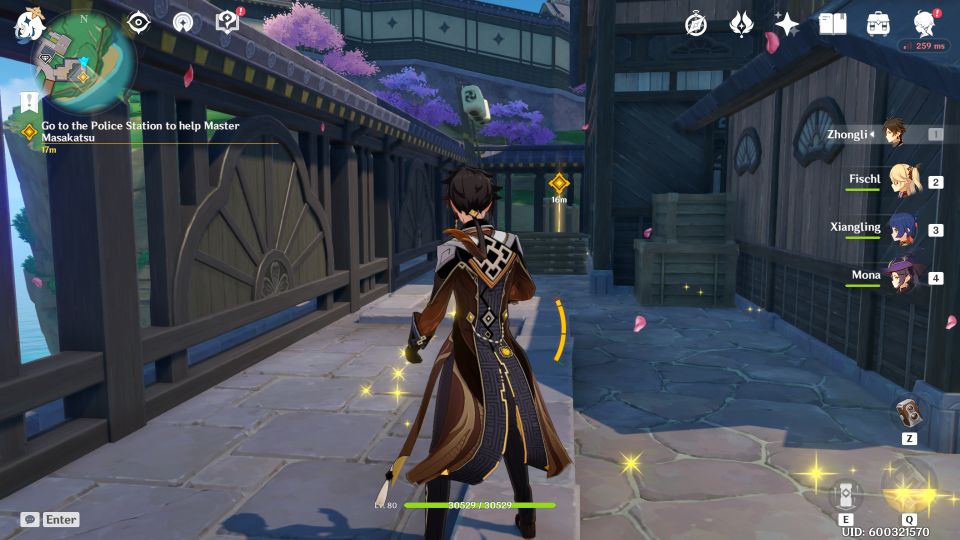Activate Zhongli's stone pillar Elemental Skill
This screenshot has width=960, height=540.
(x=845, y=496)
